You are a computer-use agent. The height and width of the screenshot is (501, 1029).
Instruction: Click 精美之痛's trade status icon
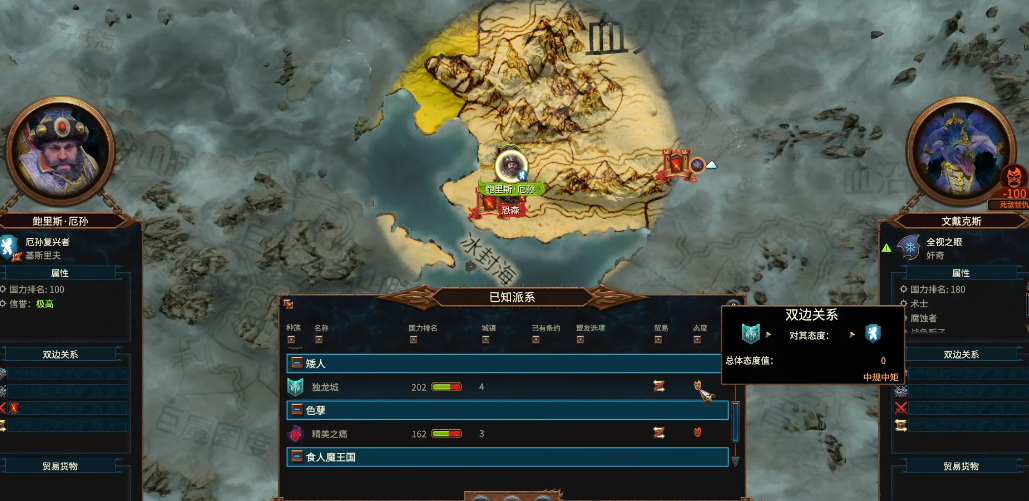click(x=659, y=433)
